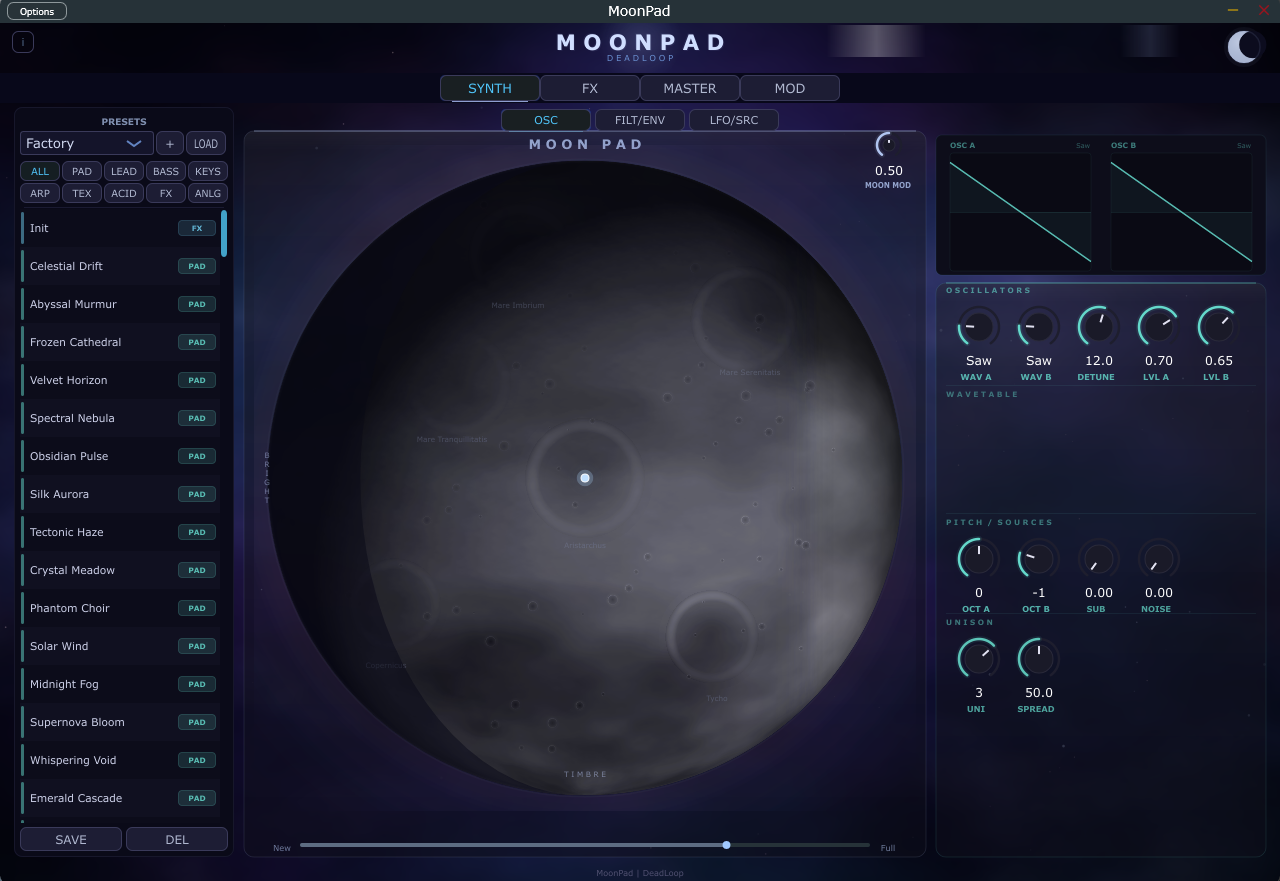Change the OSC A waveform from Saw
The image size is (1280, 881).
pyautogui.click(x=1081, y=145)
